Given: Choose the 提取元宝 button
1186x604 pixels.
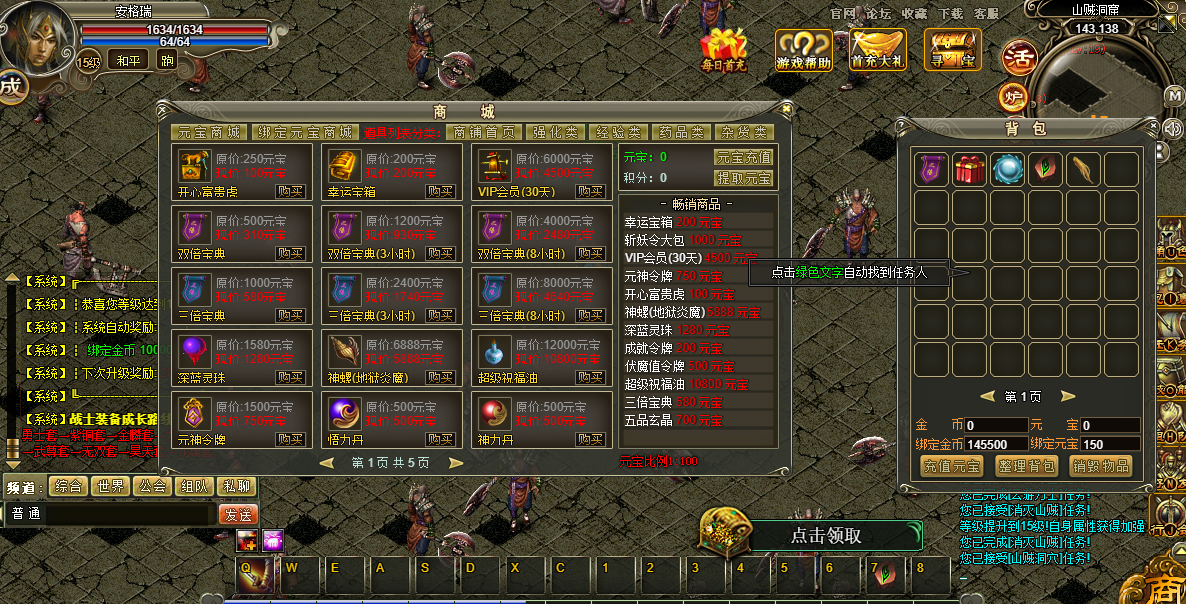Looking at the screenshot, I should tap(743, 178).
